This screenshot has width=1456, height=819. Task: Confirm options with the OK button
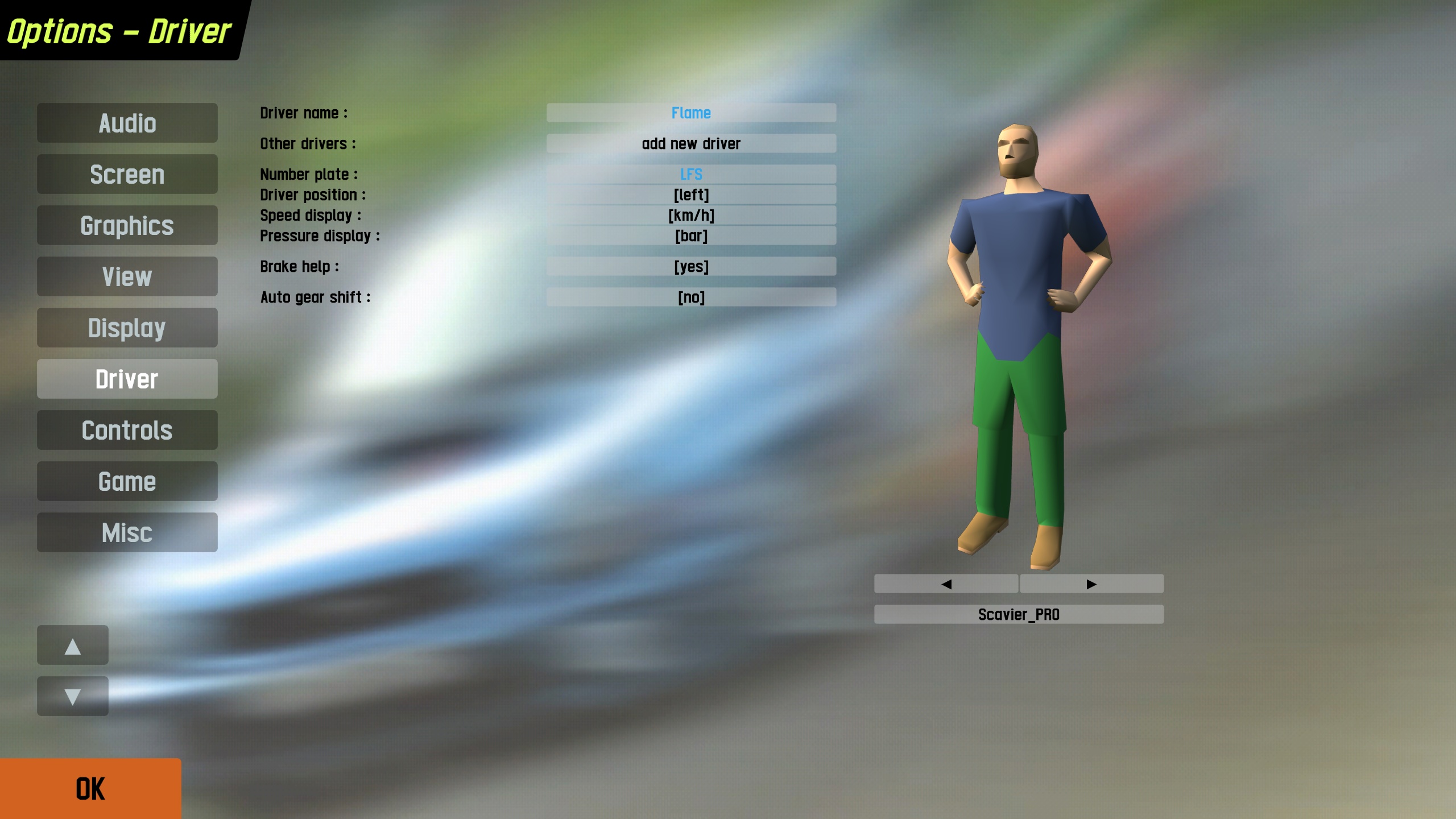pos(90,789)
